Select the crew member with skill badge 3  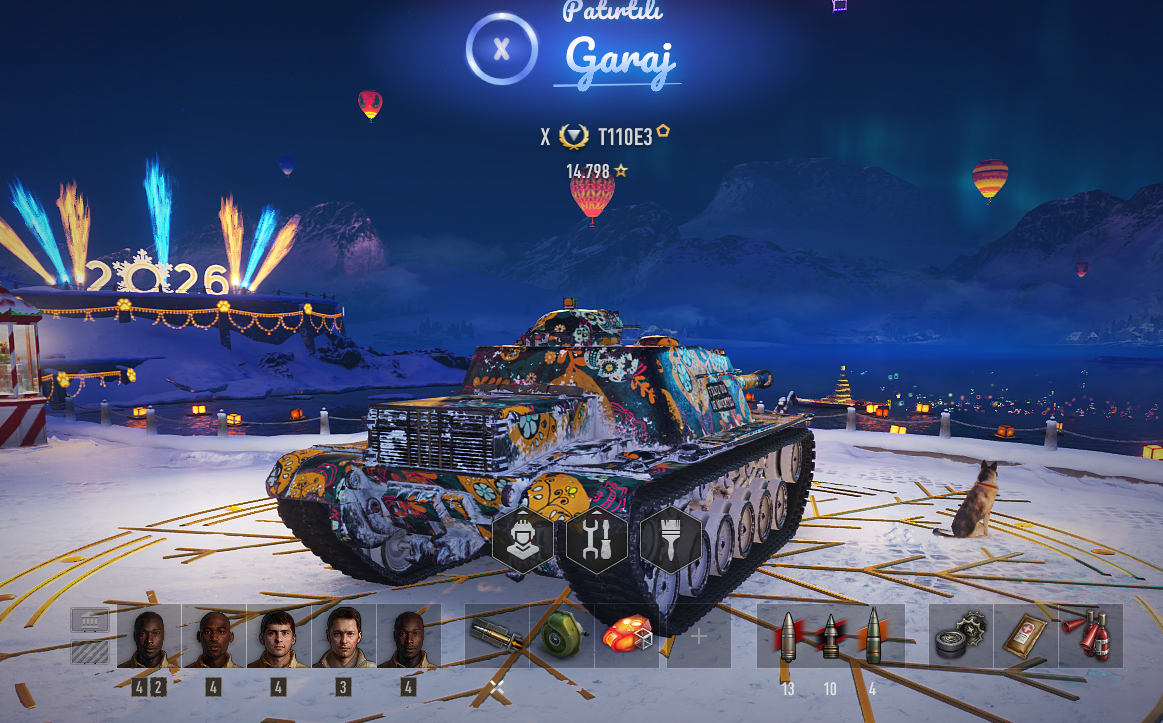click(343, 636)
